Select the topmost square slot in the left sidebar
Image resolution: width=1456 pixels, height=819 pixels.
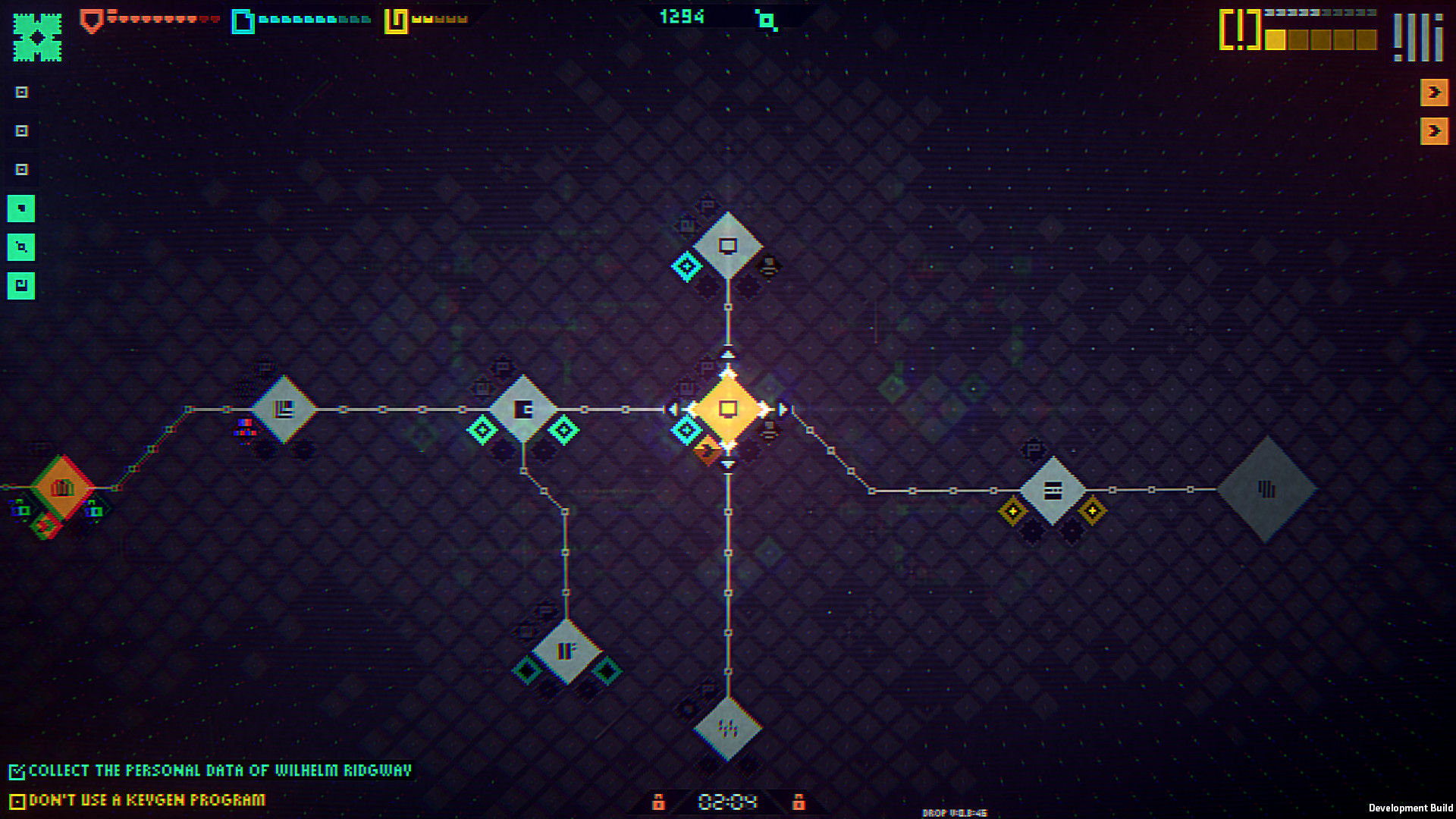point(21,93)
